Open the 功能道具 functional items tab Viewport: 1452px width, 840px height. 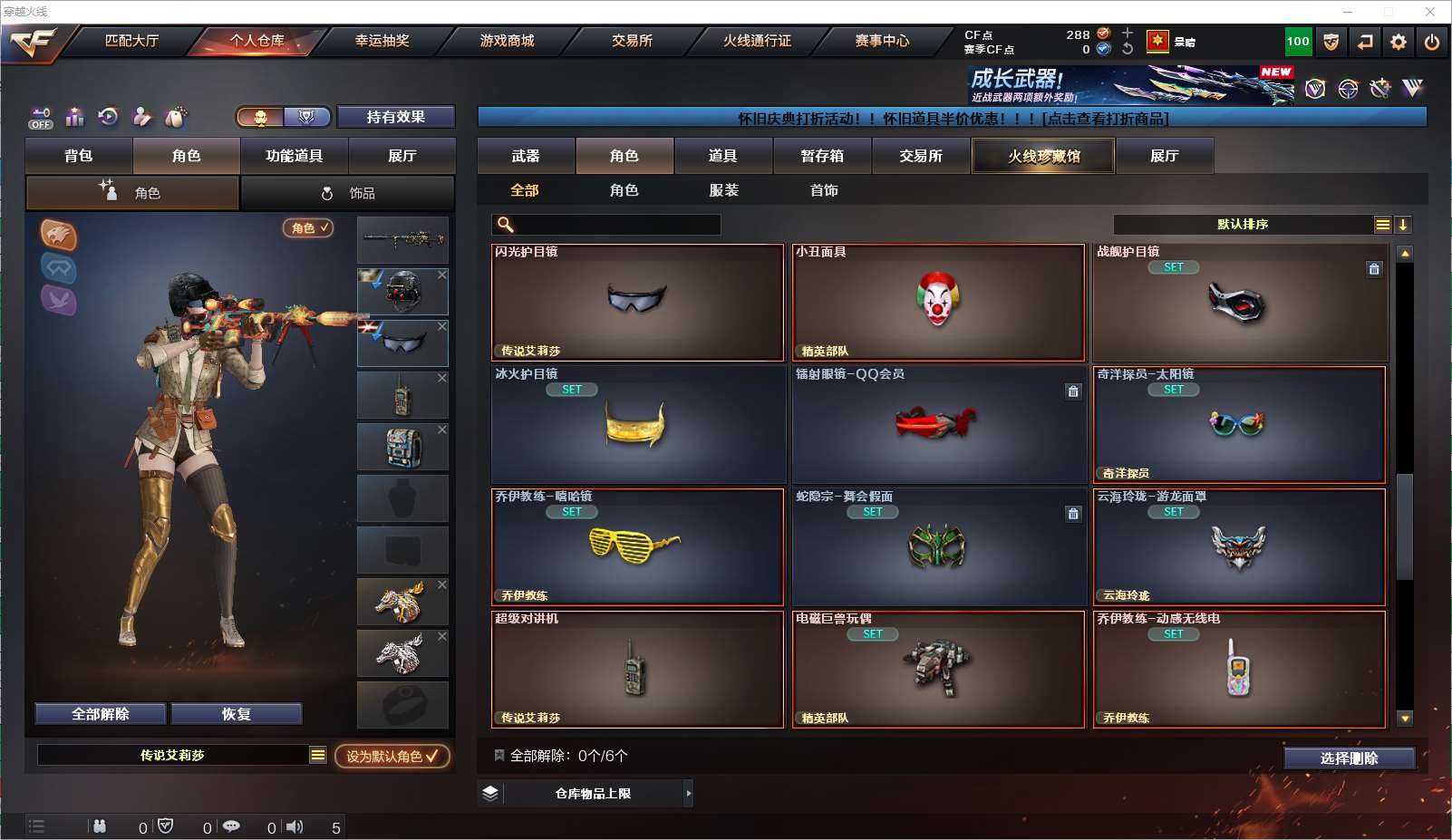tap(294, 156)
